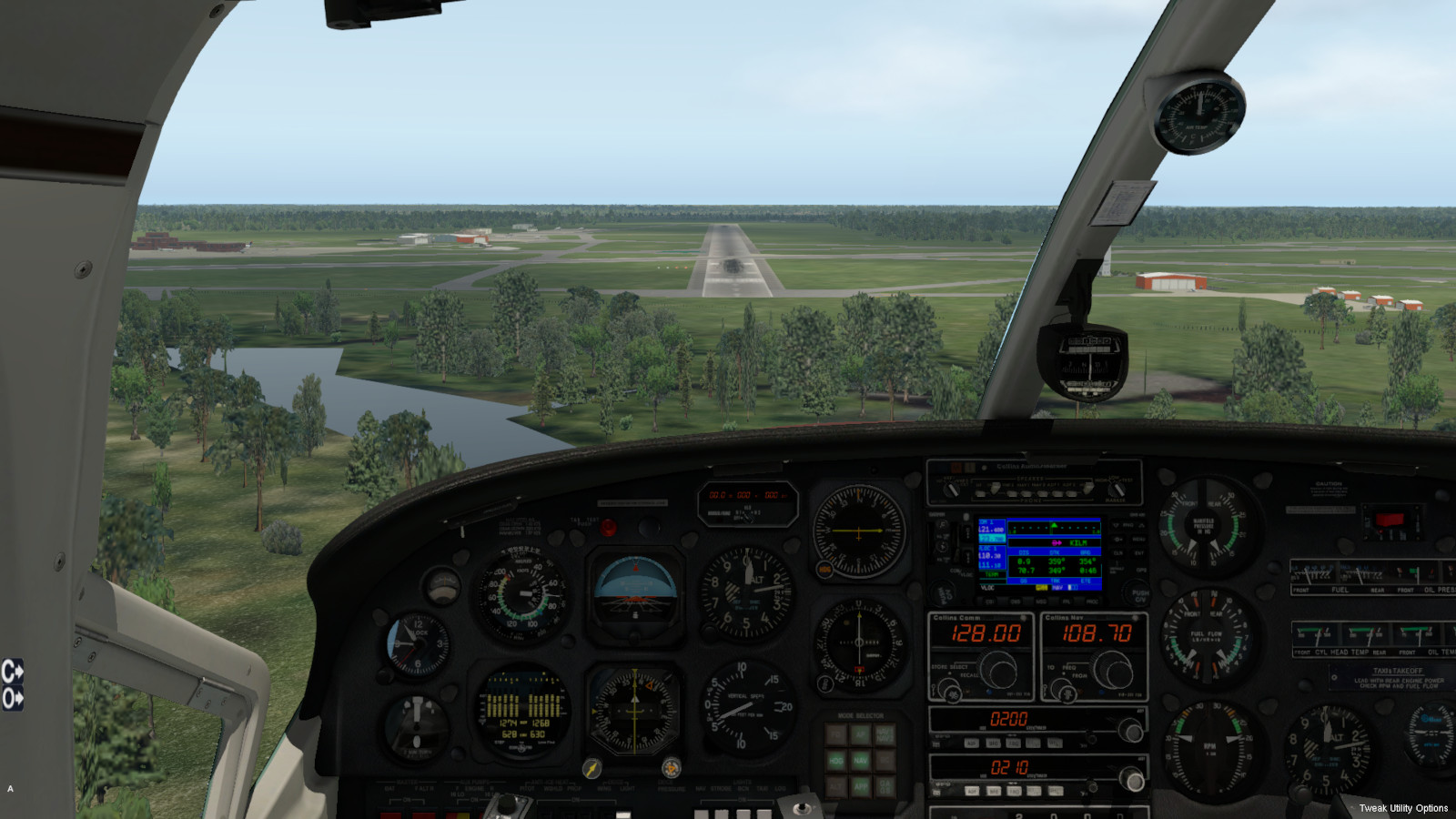Viewport: 1456px width, 819px height.
Task: Select the NAV mode selector button
Action: click(x=860, y=760)
